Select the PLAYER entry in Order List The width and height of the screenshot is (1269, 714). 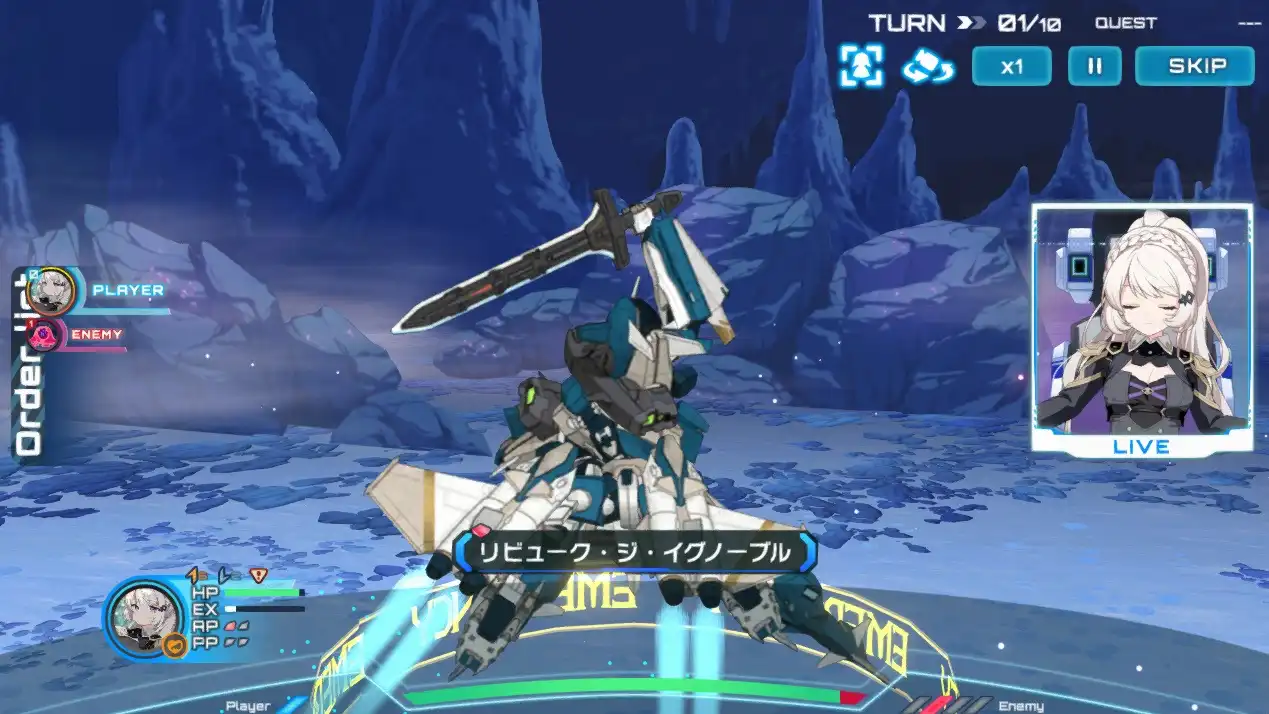point(100,291)
